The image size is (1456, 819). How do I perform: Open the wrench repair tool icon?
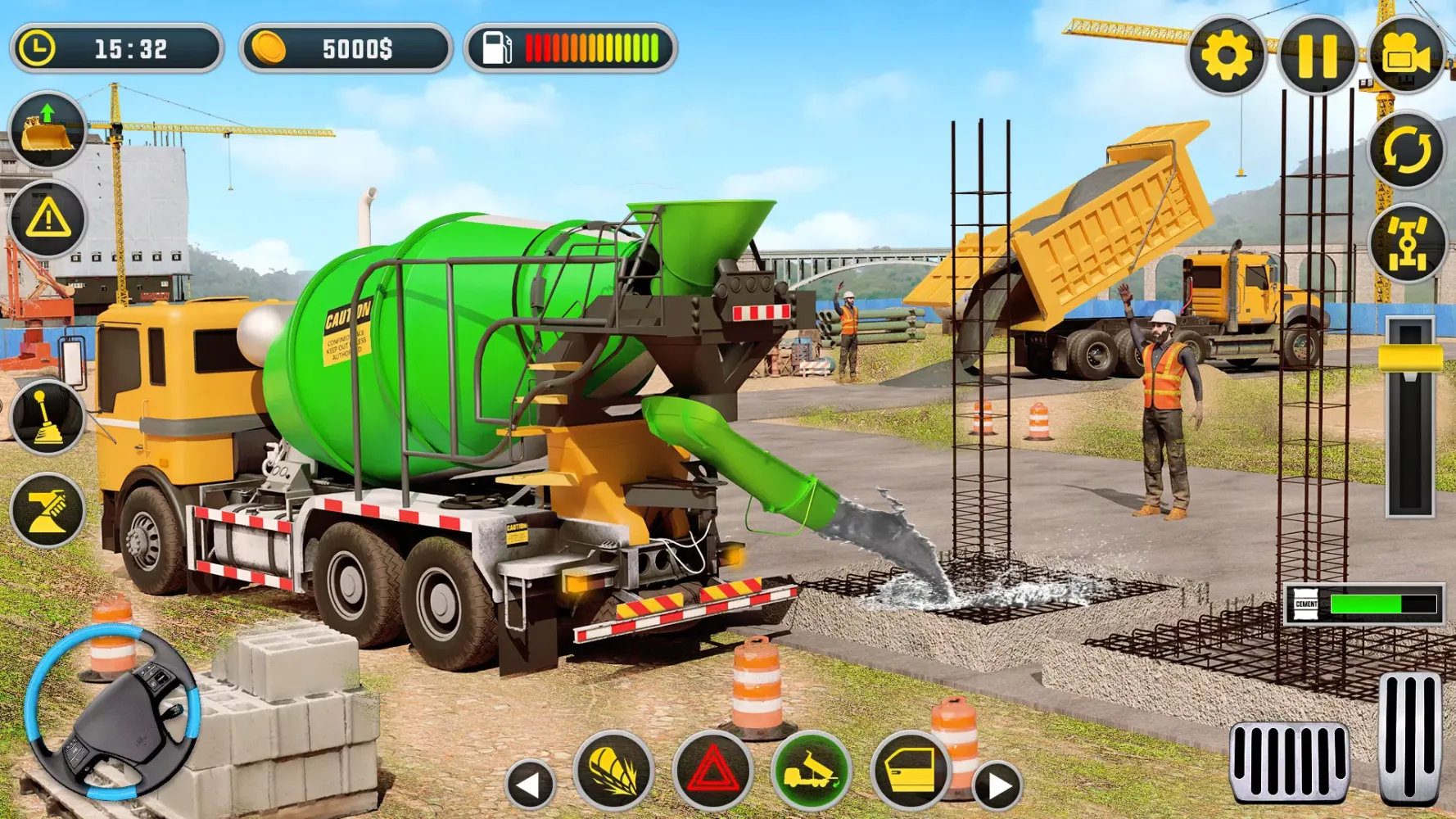tap(49, 508)
